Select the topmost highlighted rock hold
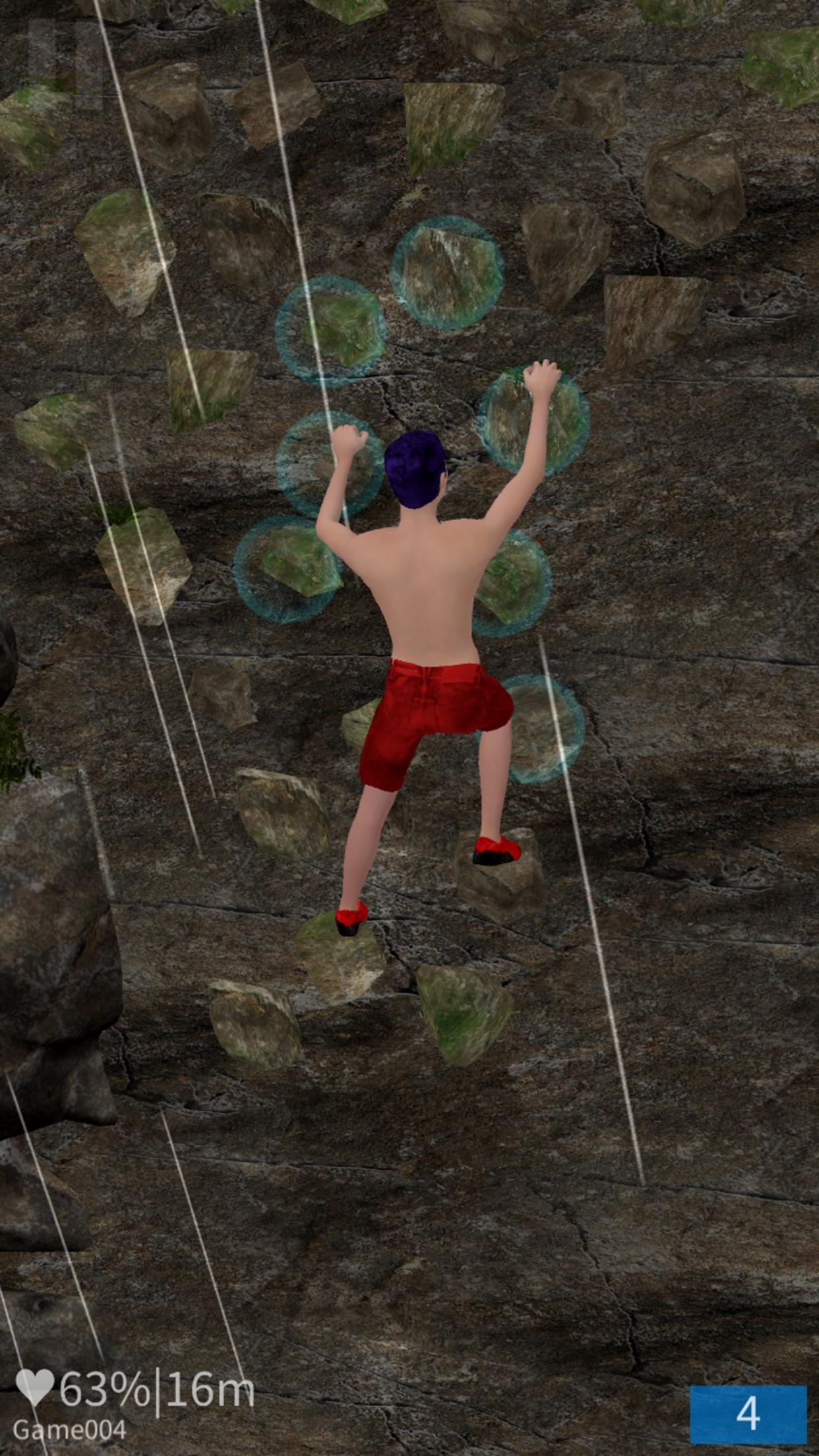This screenshot has height=1456, width=819. tap(448, 272)
